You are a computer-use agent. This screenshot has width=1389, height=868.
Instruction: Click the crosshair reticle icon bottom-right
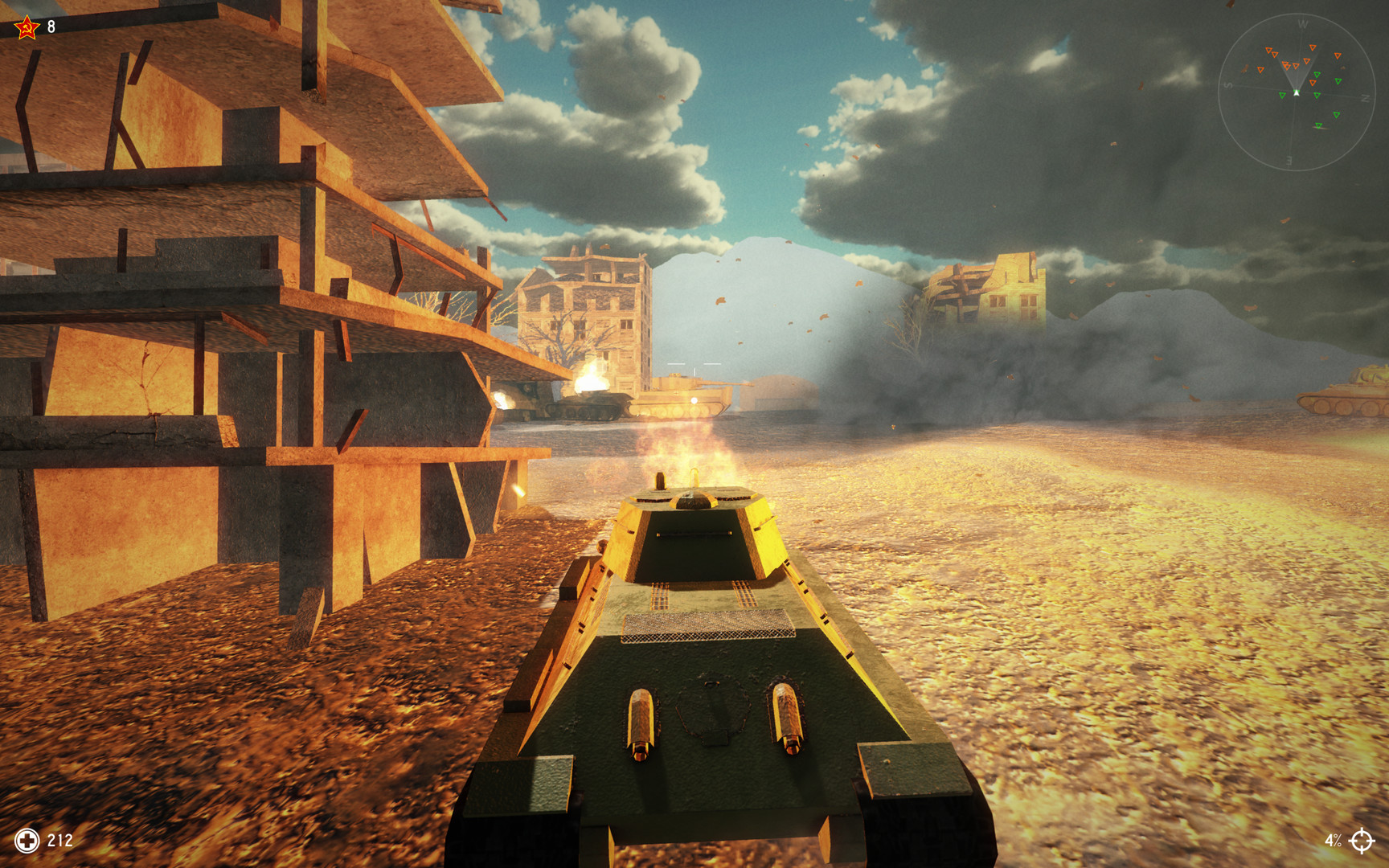click(x=1362, y=842)
